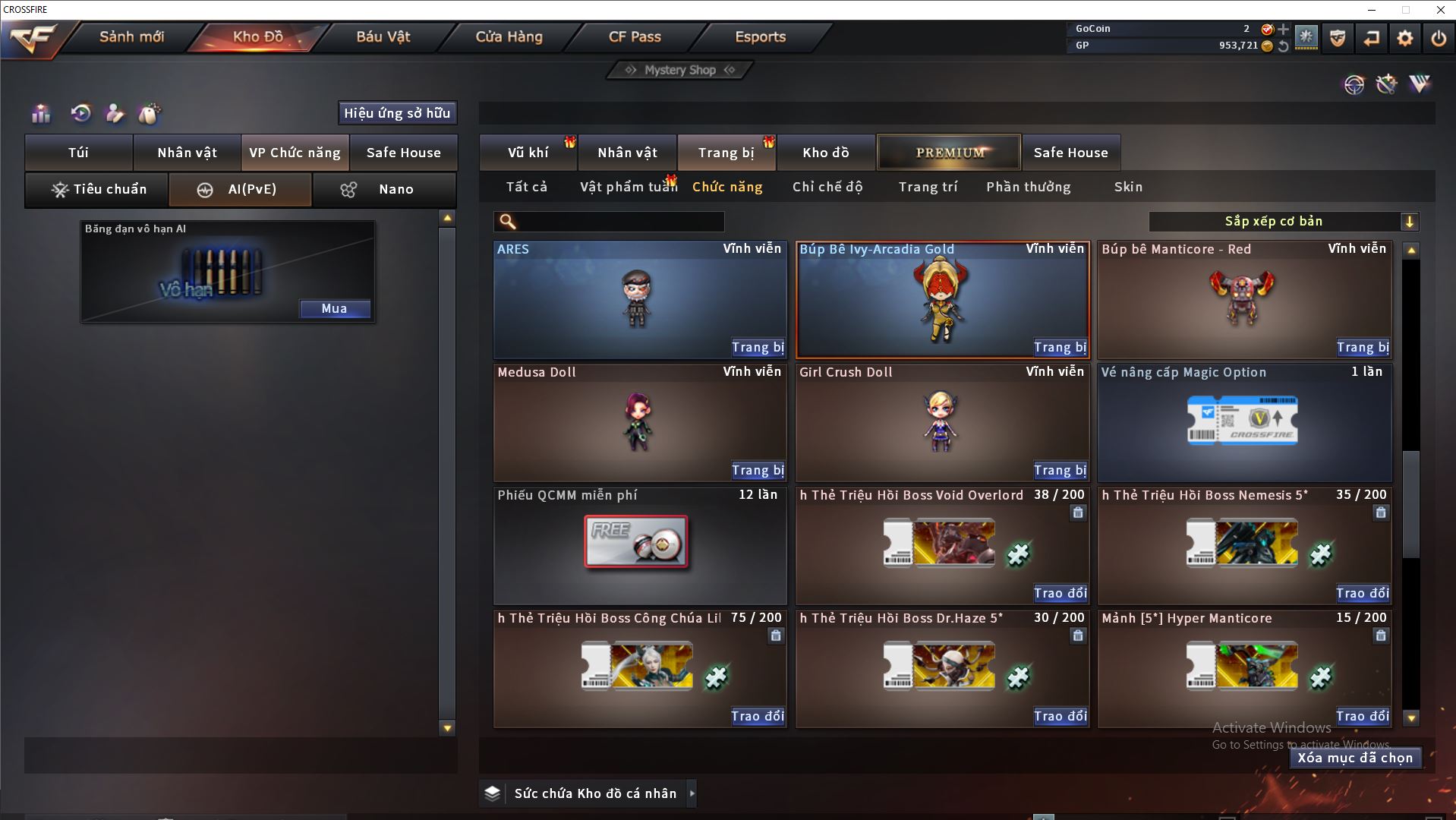This screenshot has height=820, width=1456.
Task: Open the Cửa Hàng shop
Action: click(509, 36)
